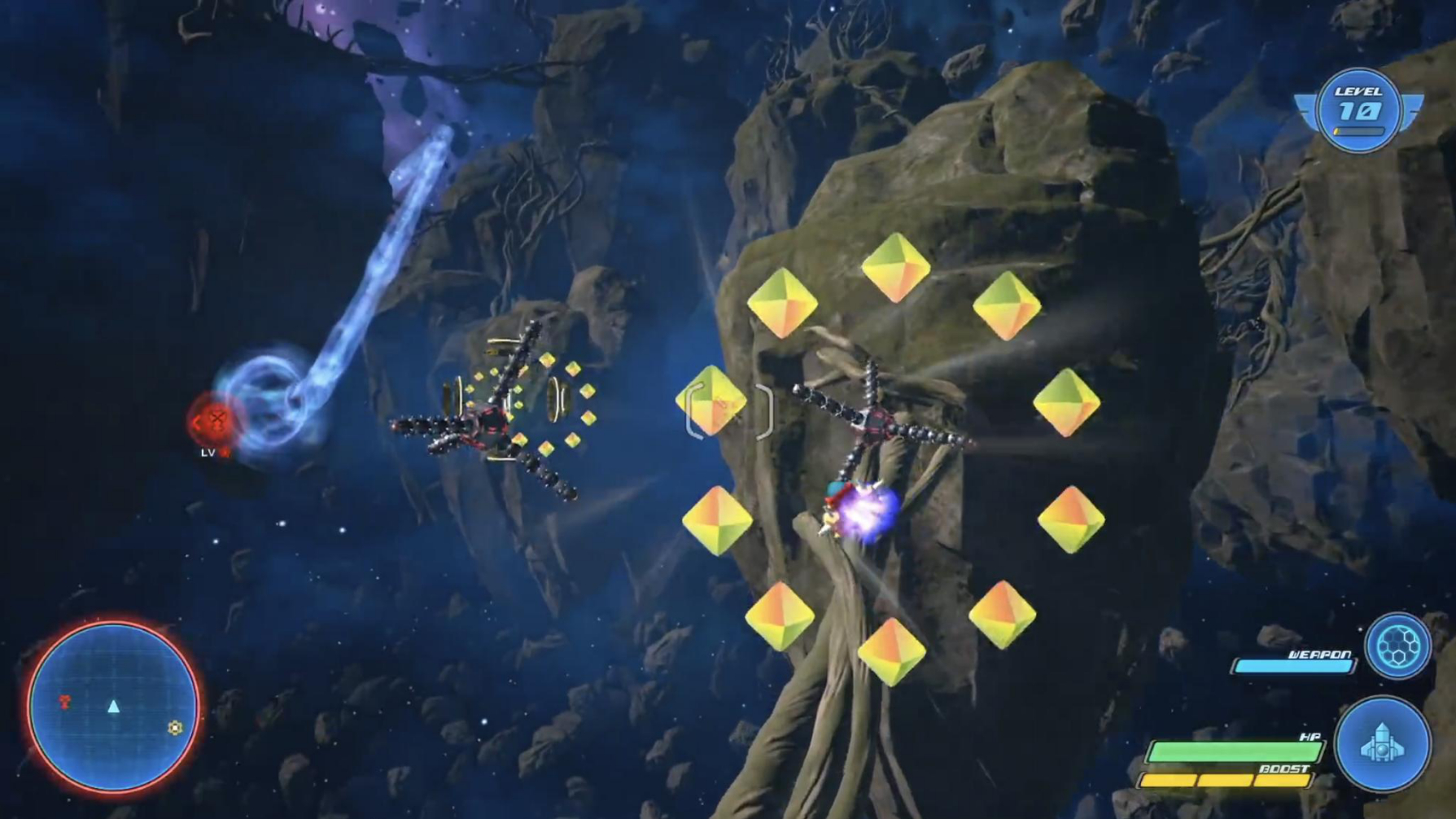Select the yellow gear marker on the radar
1456x819 pixels.
point(175,727)
